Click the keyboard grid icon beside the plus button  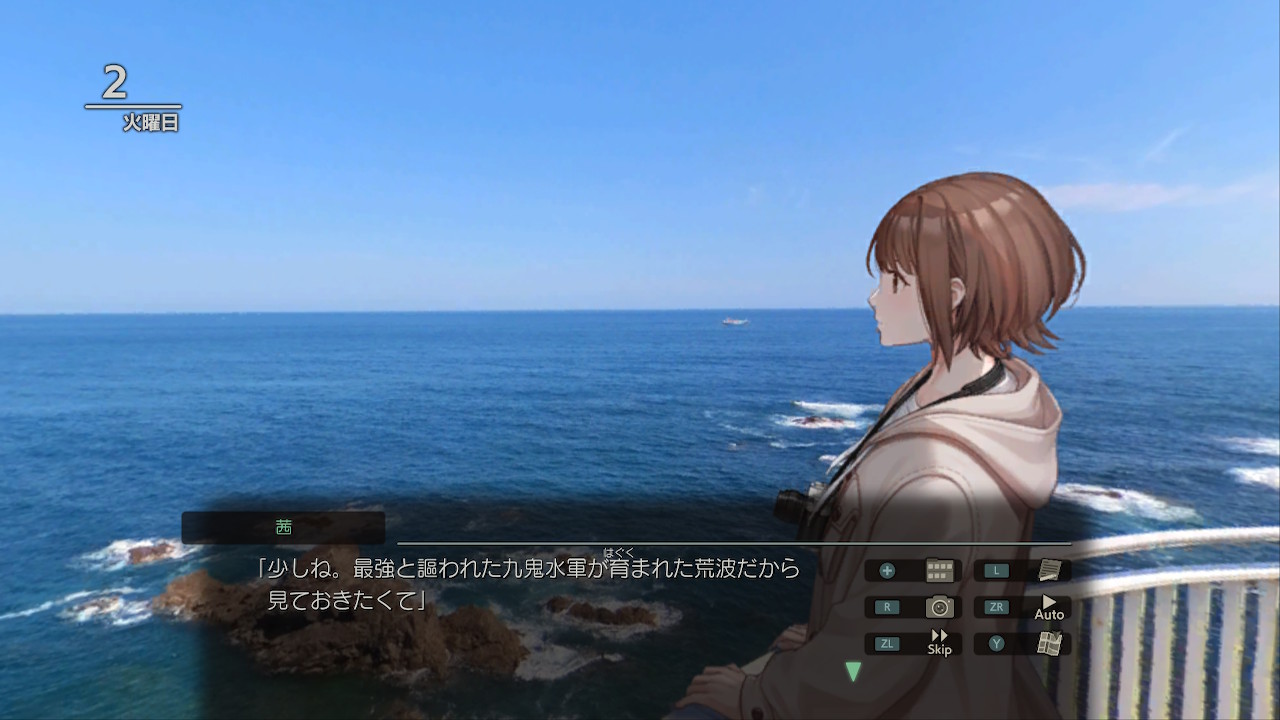click(938, 570)
